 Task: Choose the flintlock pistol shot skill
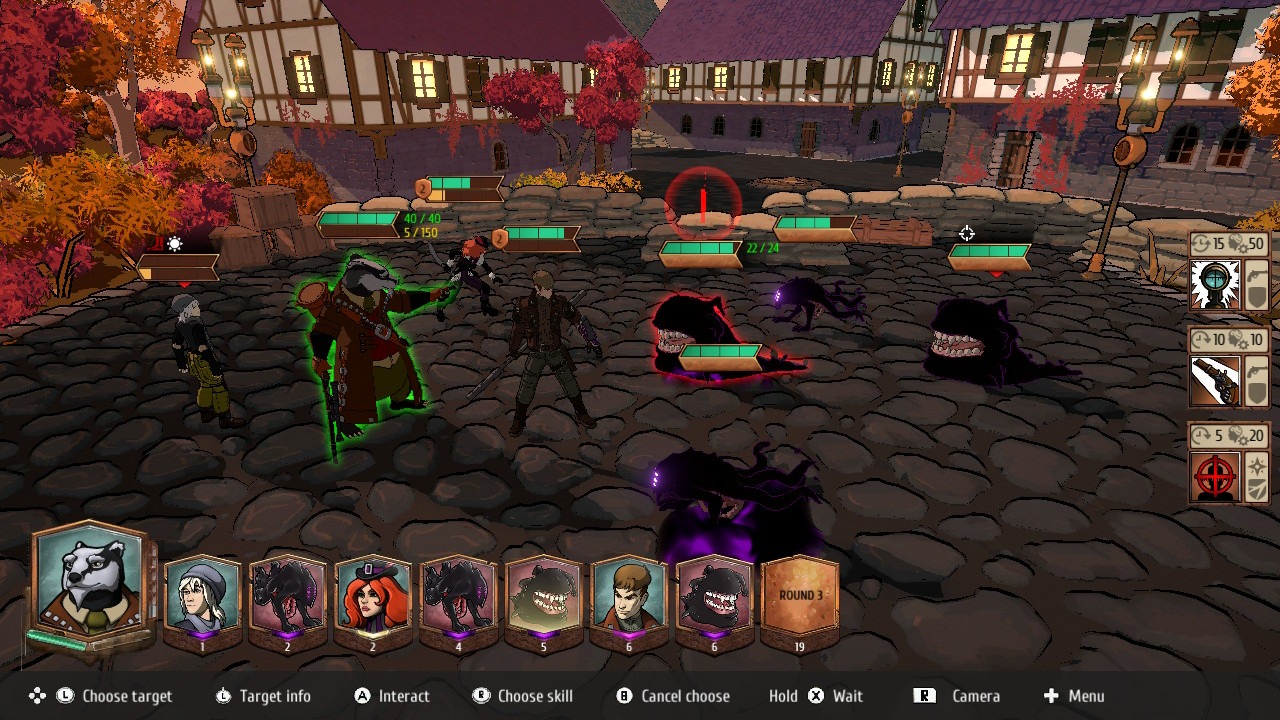click(1215, 381)
